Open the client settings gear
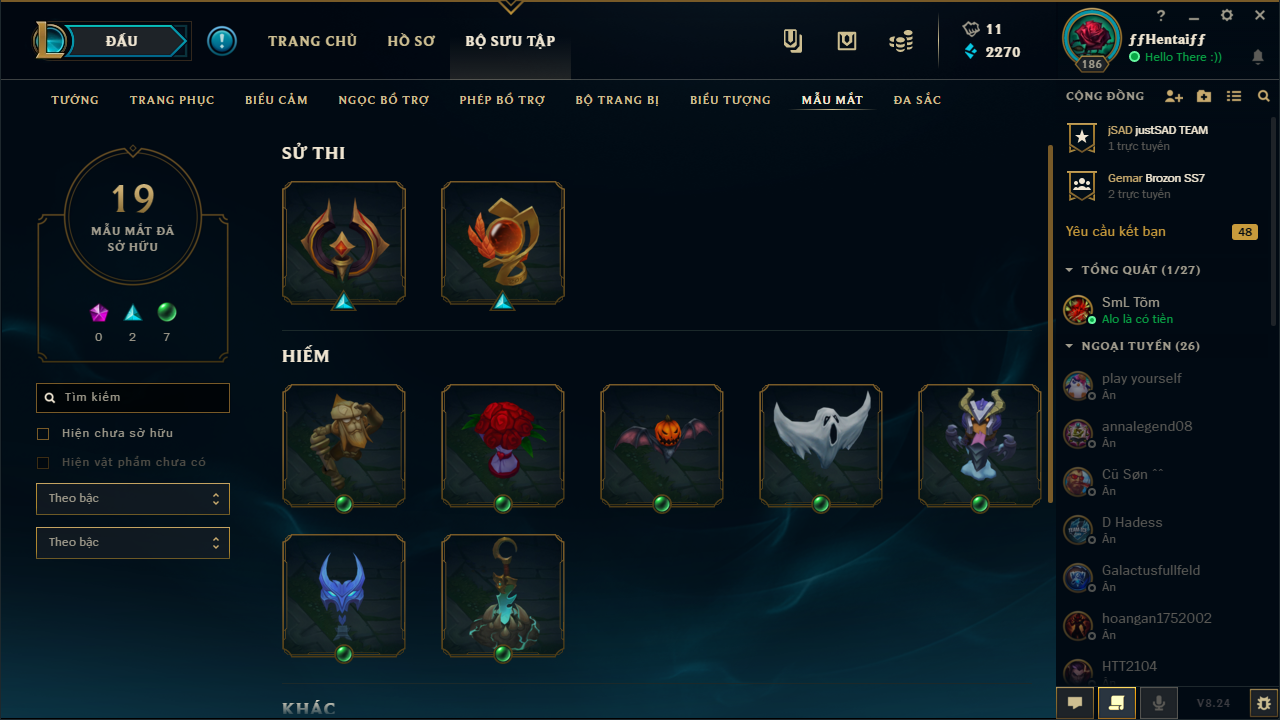 tap(1227, 16)
